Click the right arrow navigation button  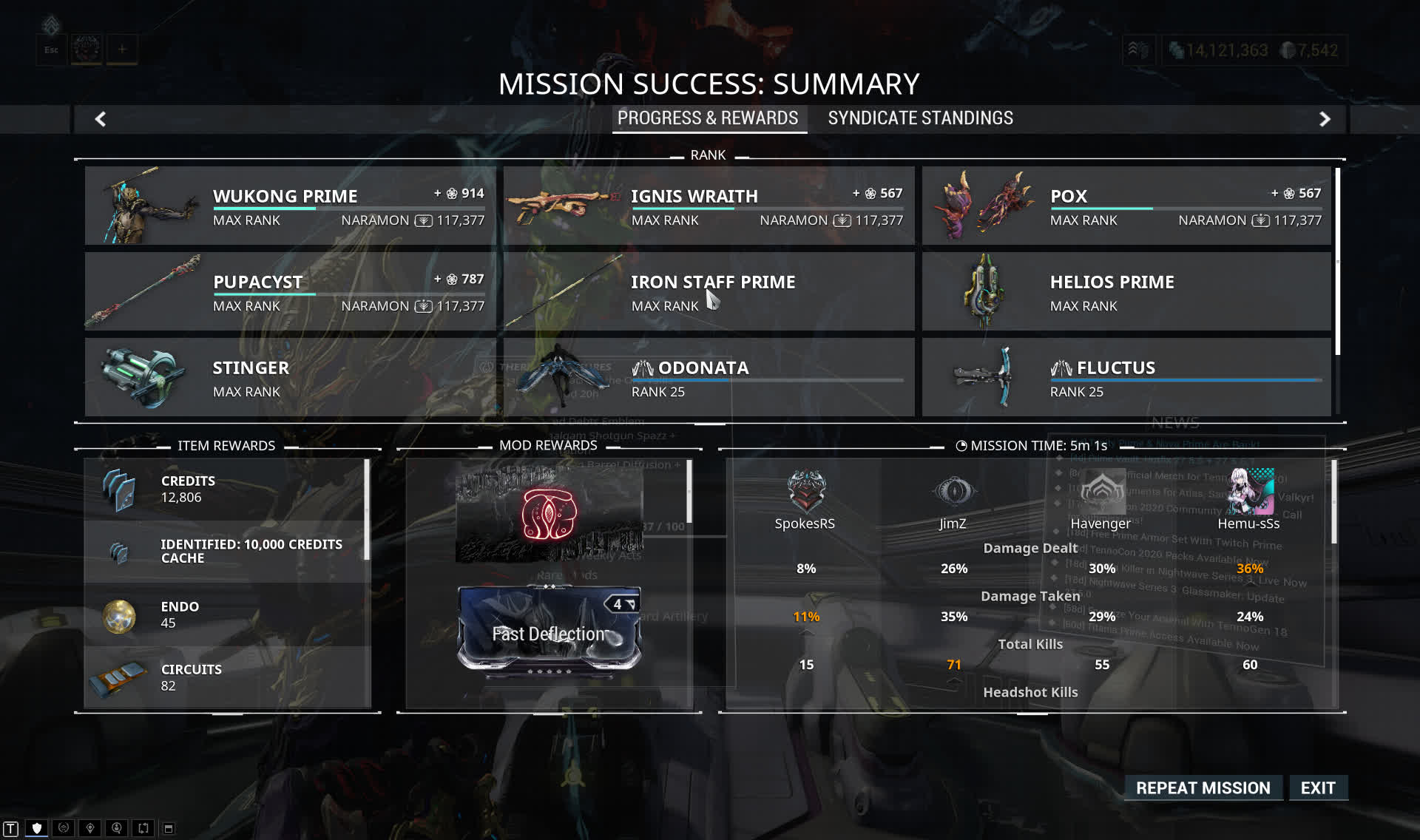click(1325, 119)
